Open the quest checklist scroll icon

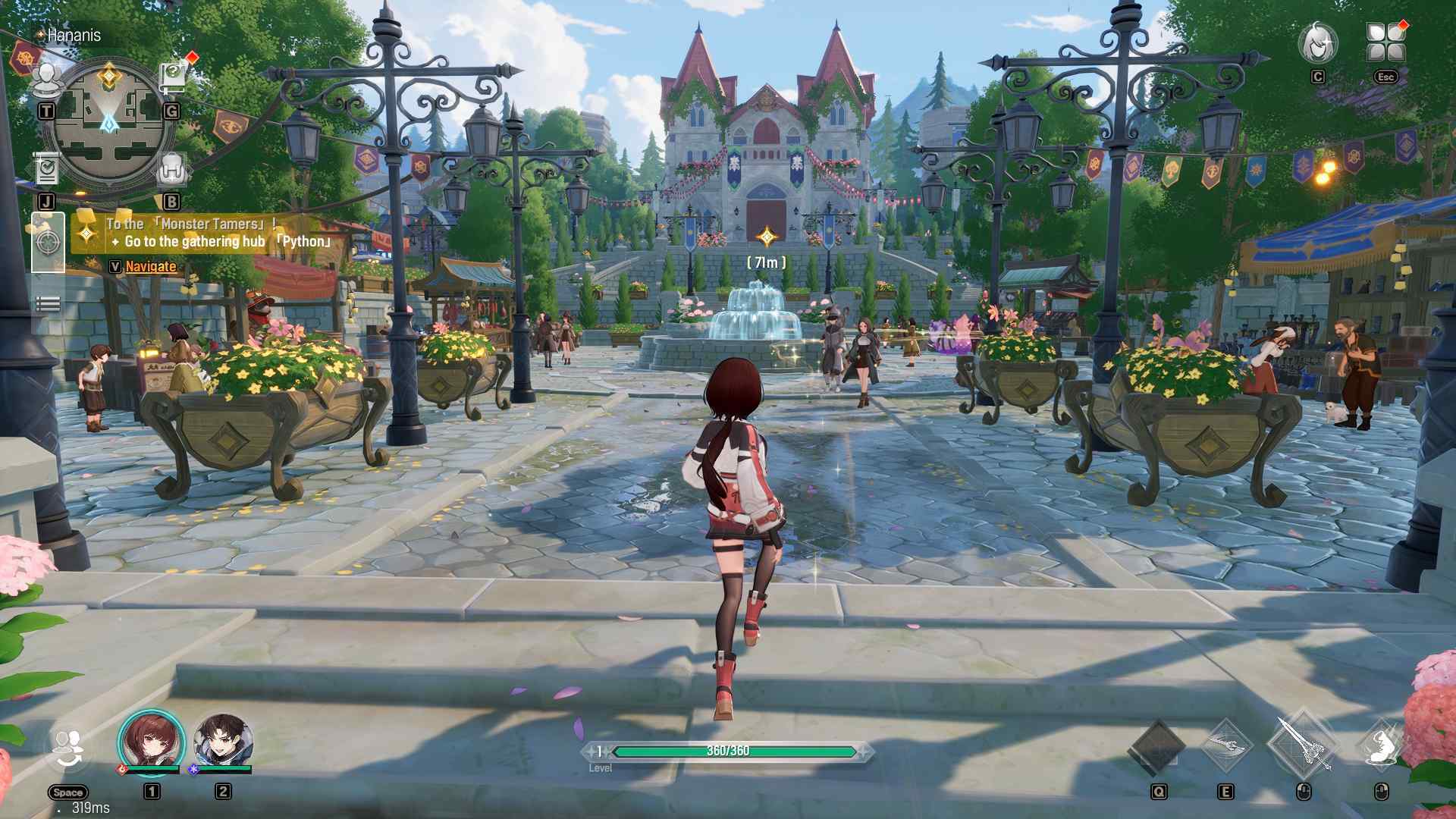coord(47,170)
